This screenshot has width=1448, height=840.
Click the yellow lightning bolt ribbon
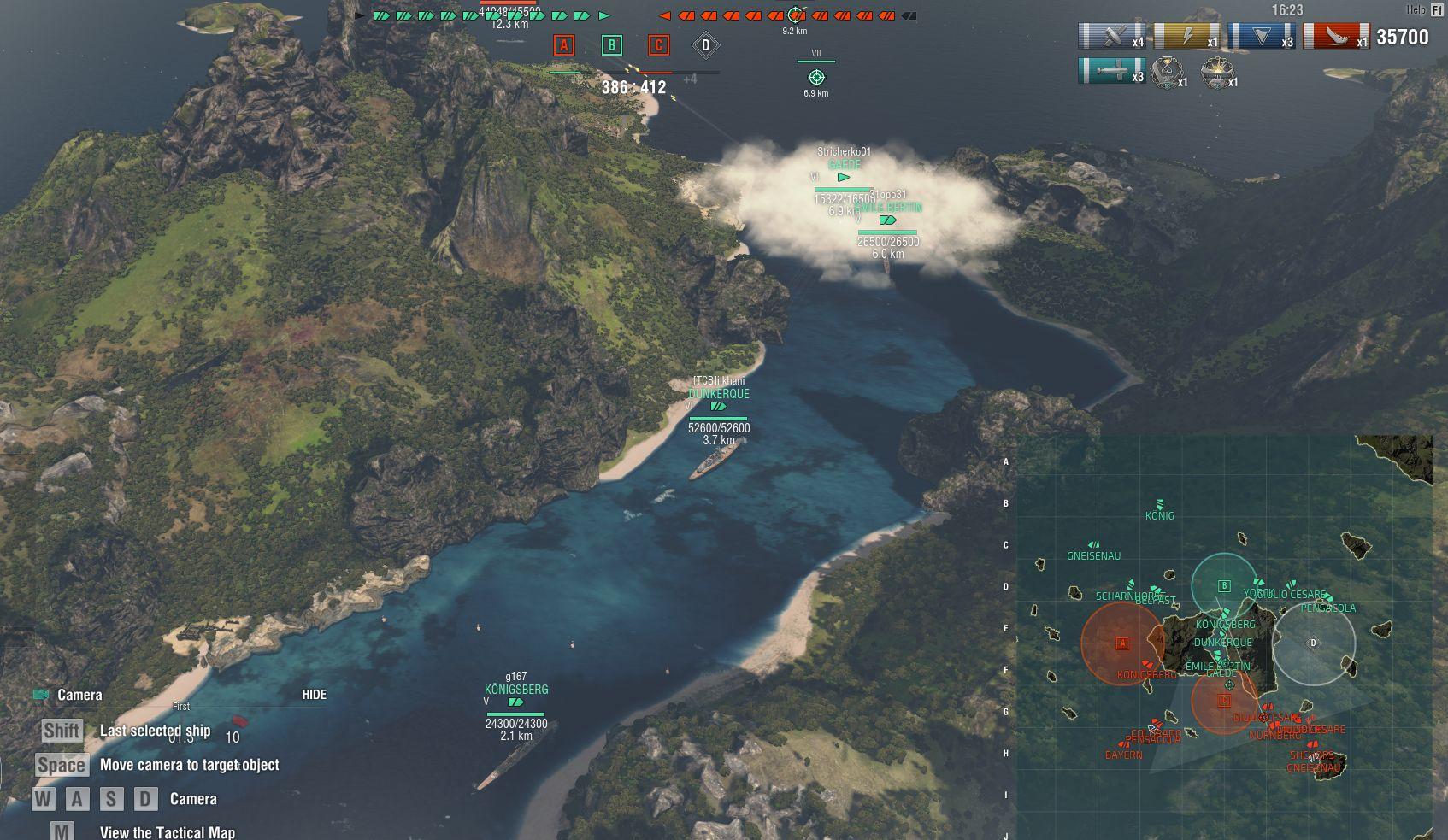[1186, 37]
